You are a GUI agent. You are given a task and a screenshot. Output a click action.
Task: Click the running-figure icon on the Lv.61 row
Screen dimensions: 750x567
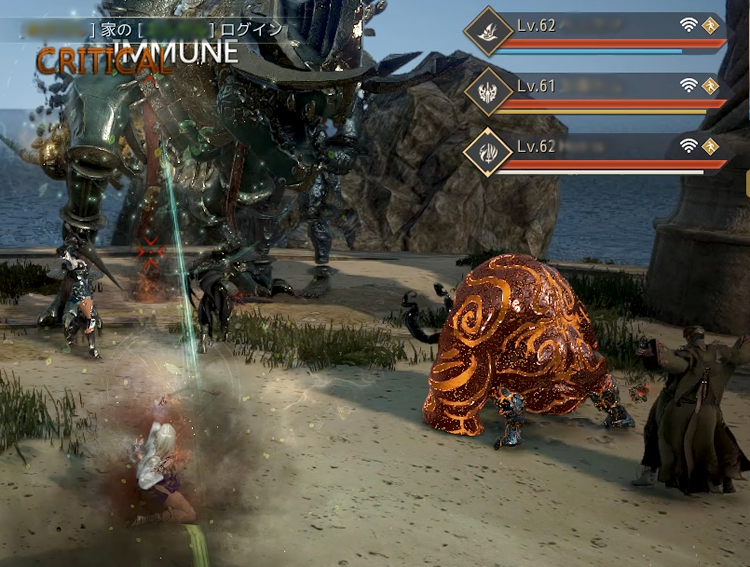coord(711,86)
